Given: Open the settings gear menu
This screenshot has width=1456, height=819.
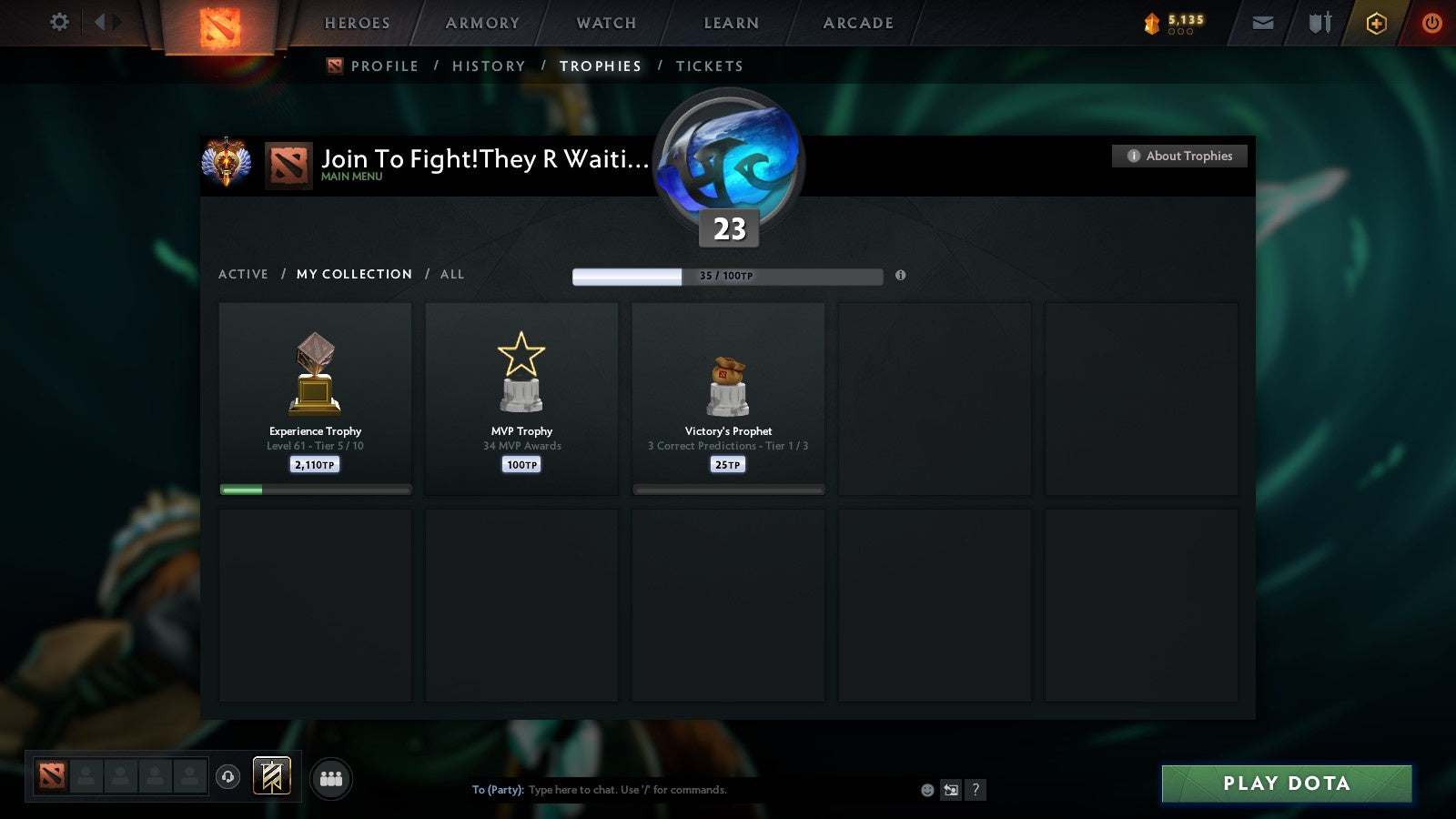Looking at the screenshot, I should 58,22.
